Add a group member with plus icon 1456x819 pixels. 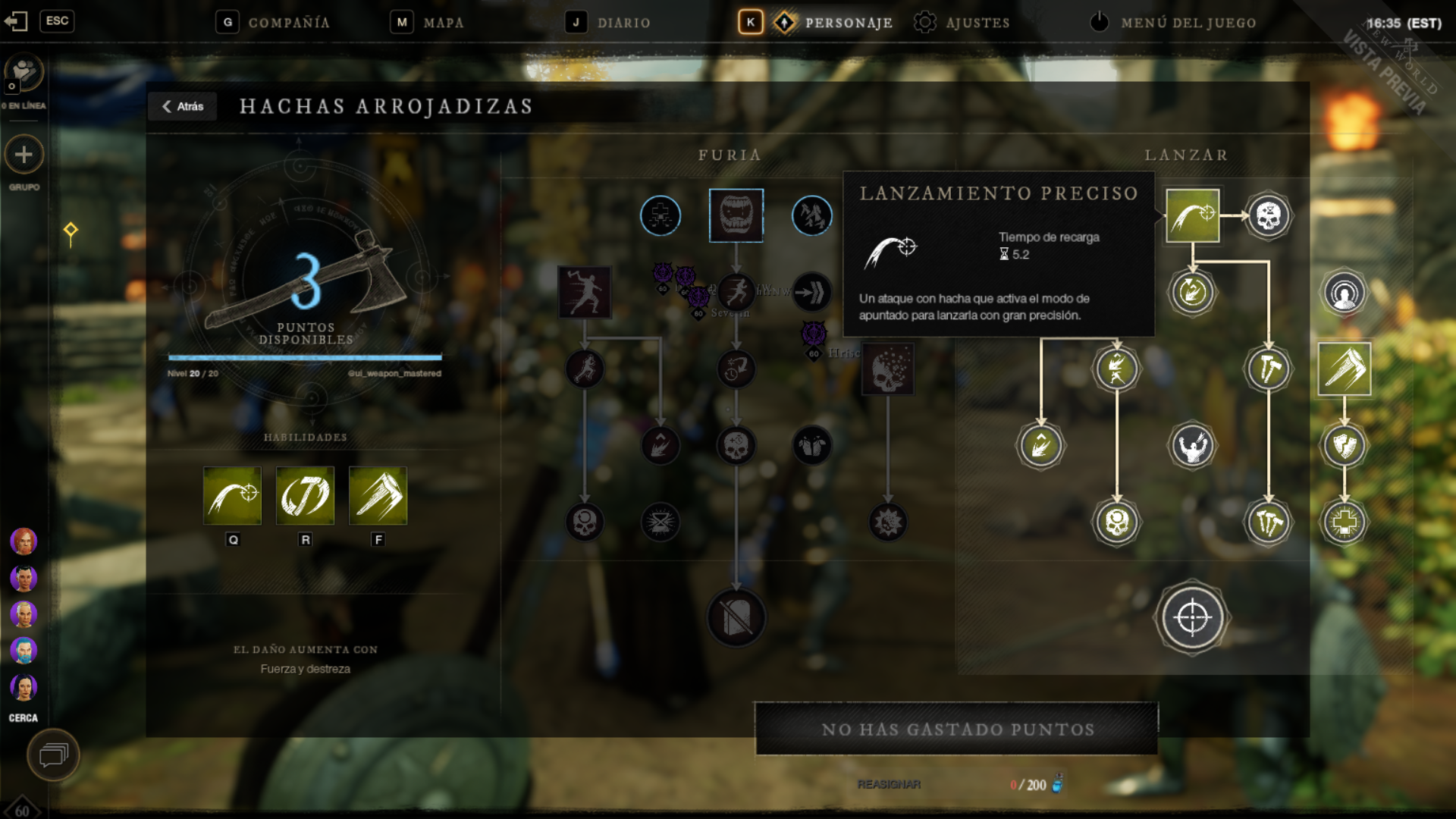(24, 155)
